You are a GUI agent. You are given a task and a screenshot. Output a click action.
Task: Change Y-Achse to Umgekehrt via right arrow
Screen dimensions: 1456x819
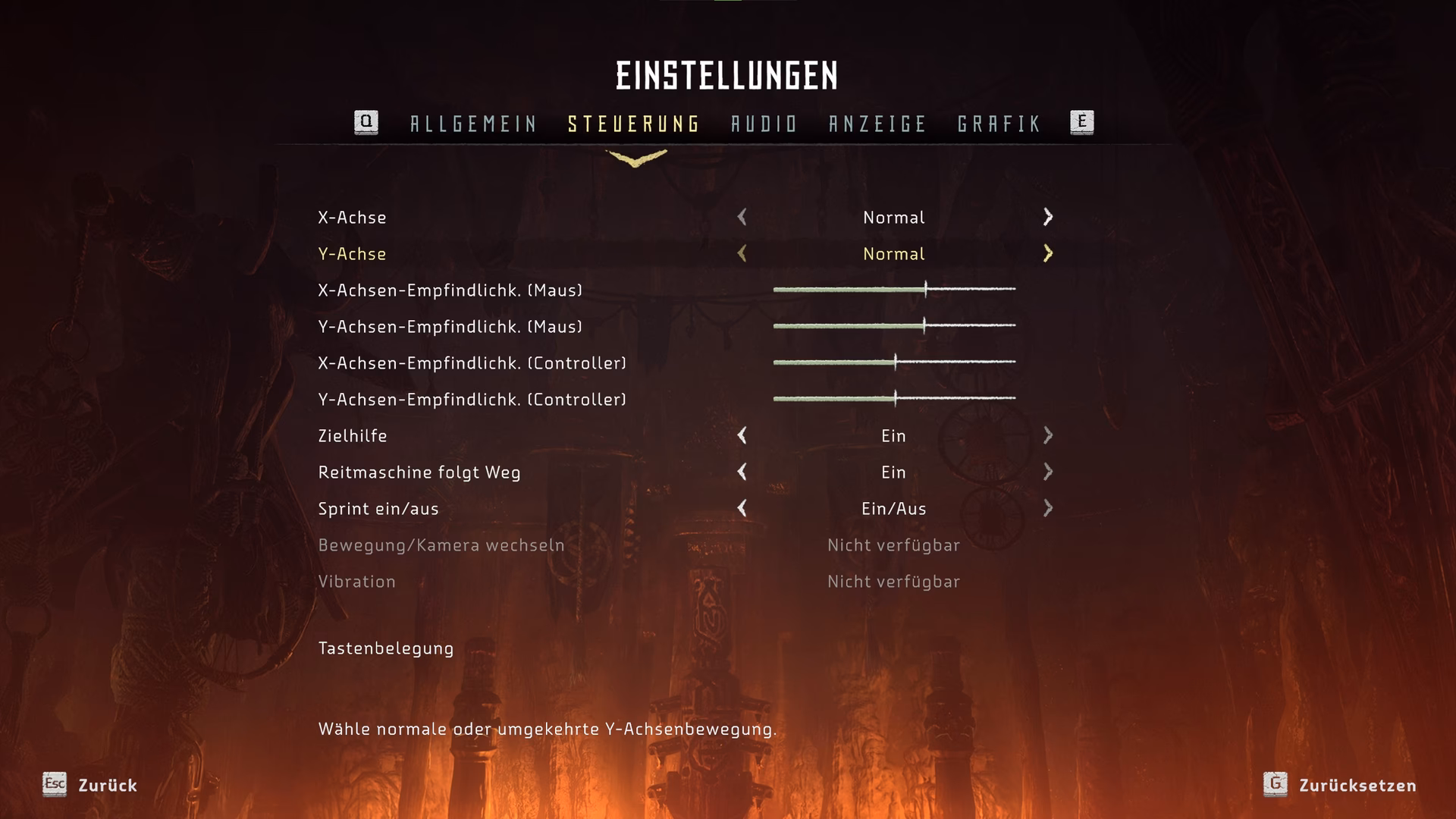click(x=1049, y=254)
